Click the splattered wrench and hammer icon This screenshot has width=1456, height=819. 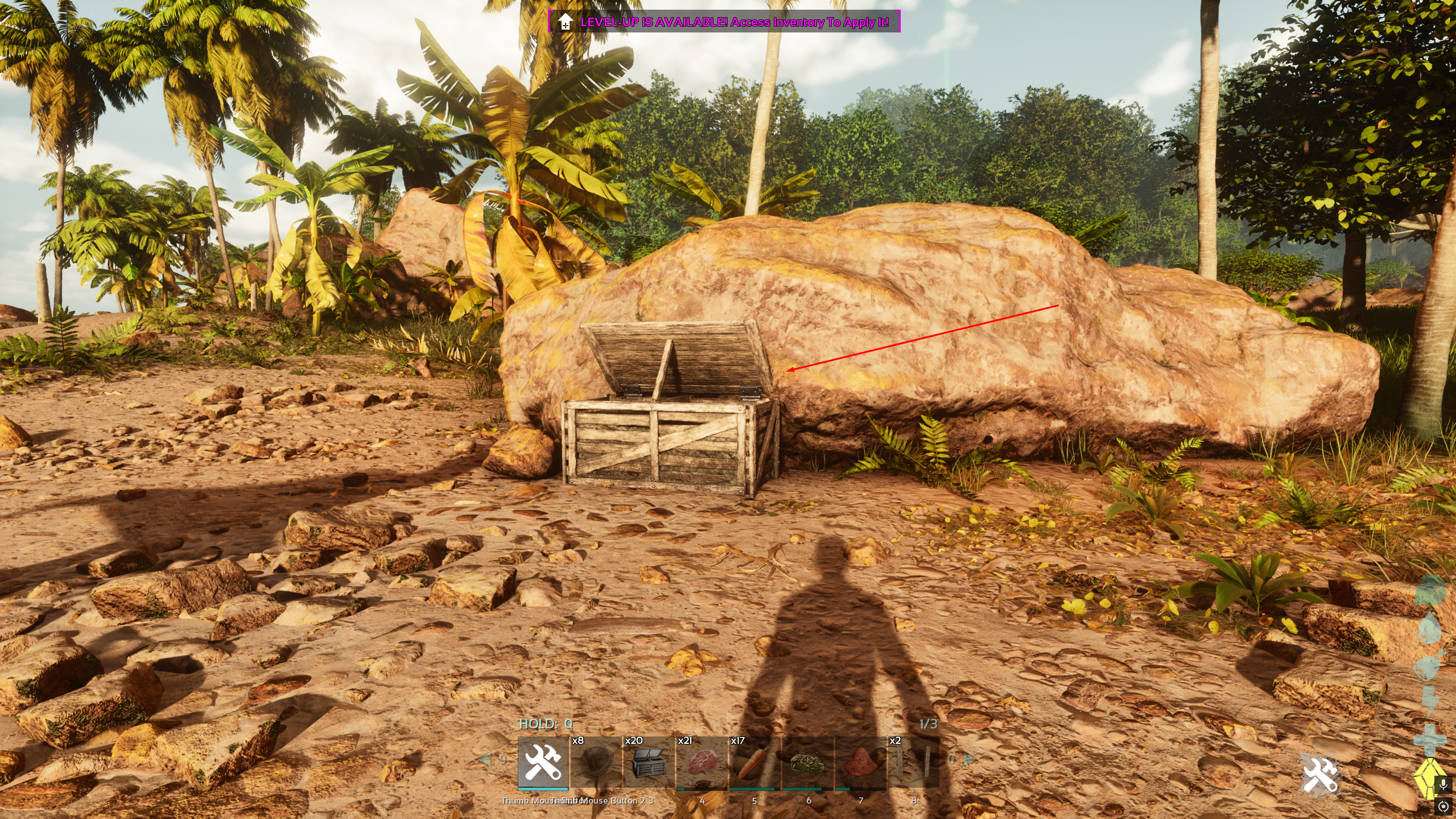[x=1320, y=775]
